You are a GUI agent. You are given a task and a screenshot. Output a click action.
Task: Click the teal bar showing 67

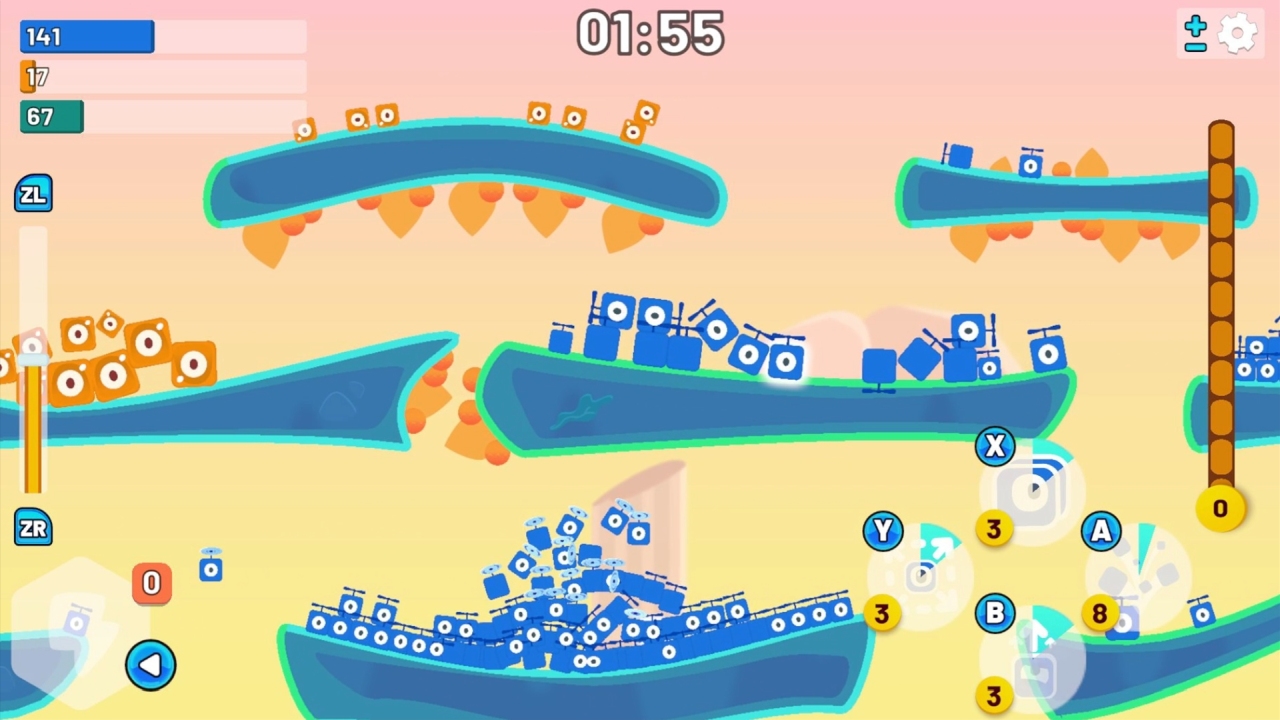tap(51, 117)
